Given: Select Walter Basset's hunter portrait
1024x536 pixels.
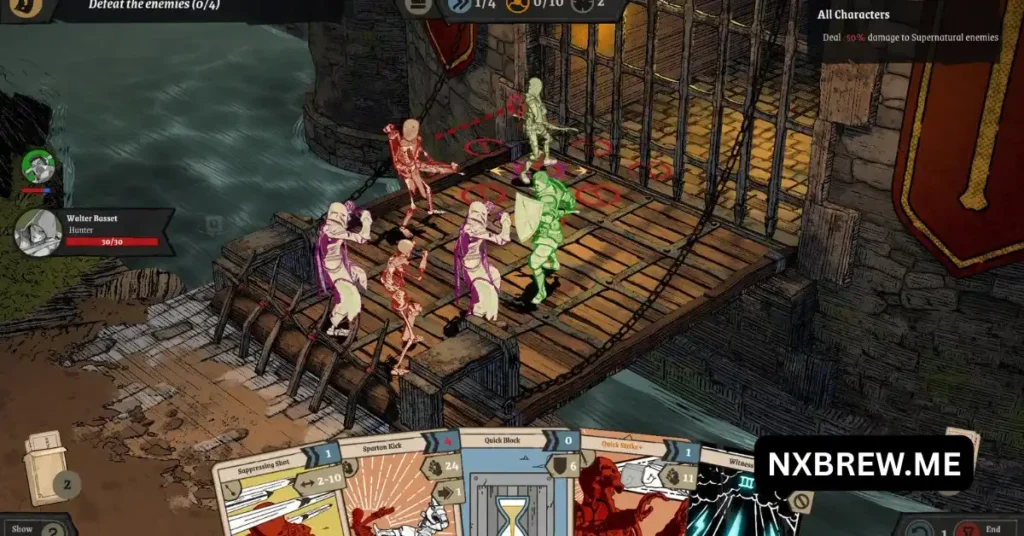Looking at the screenshot, I should (x=39, y=232).
